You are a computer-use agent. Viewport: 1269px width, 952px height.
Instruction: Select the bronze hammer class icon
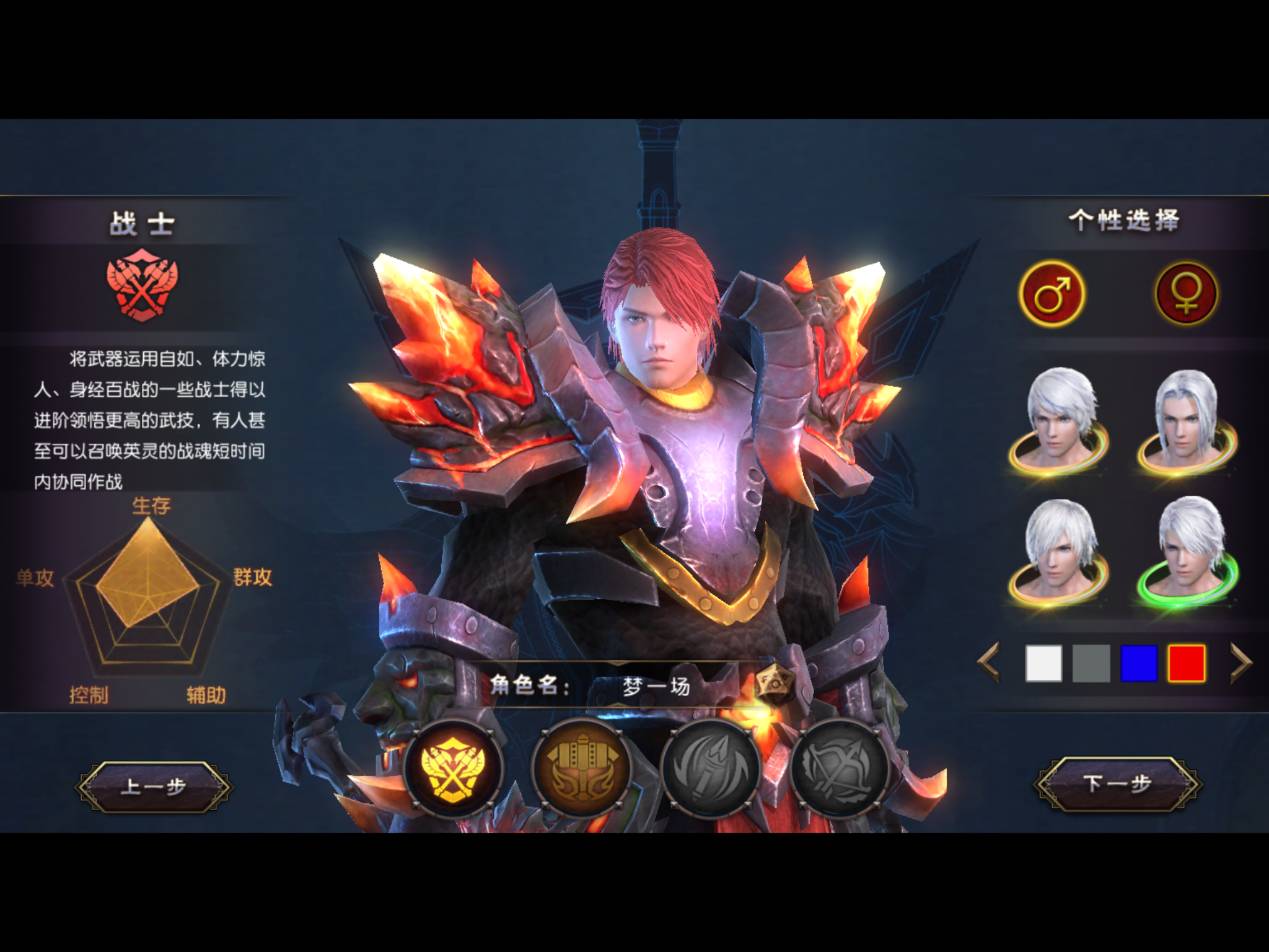click(581, 769)
